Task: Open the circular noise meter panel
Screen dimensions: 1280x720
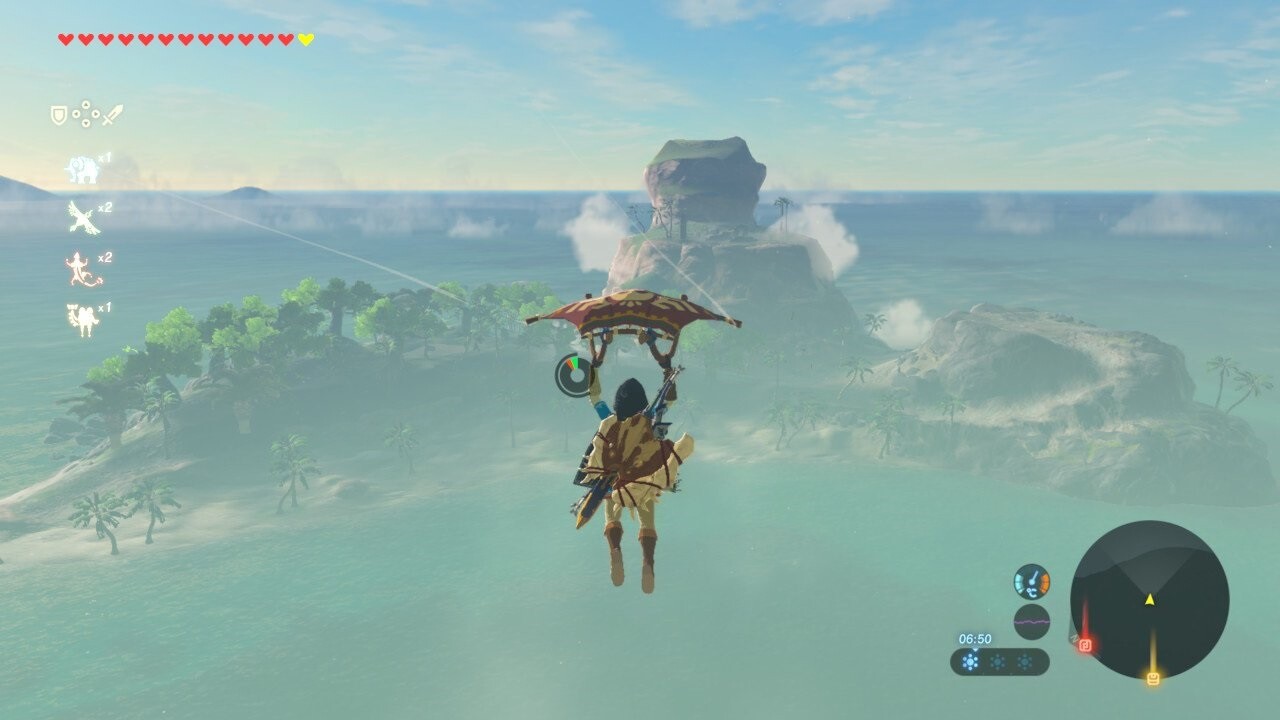Action: pos(1031,620)
